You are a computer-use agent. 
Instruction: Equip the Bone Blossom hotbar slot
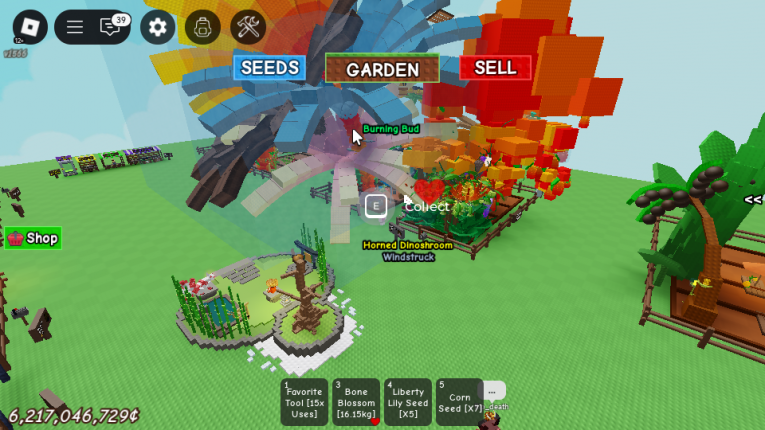pyautogui.click(x=356, y=402)
